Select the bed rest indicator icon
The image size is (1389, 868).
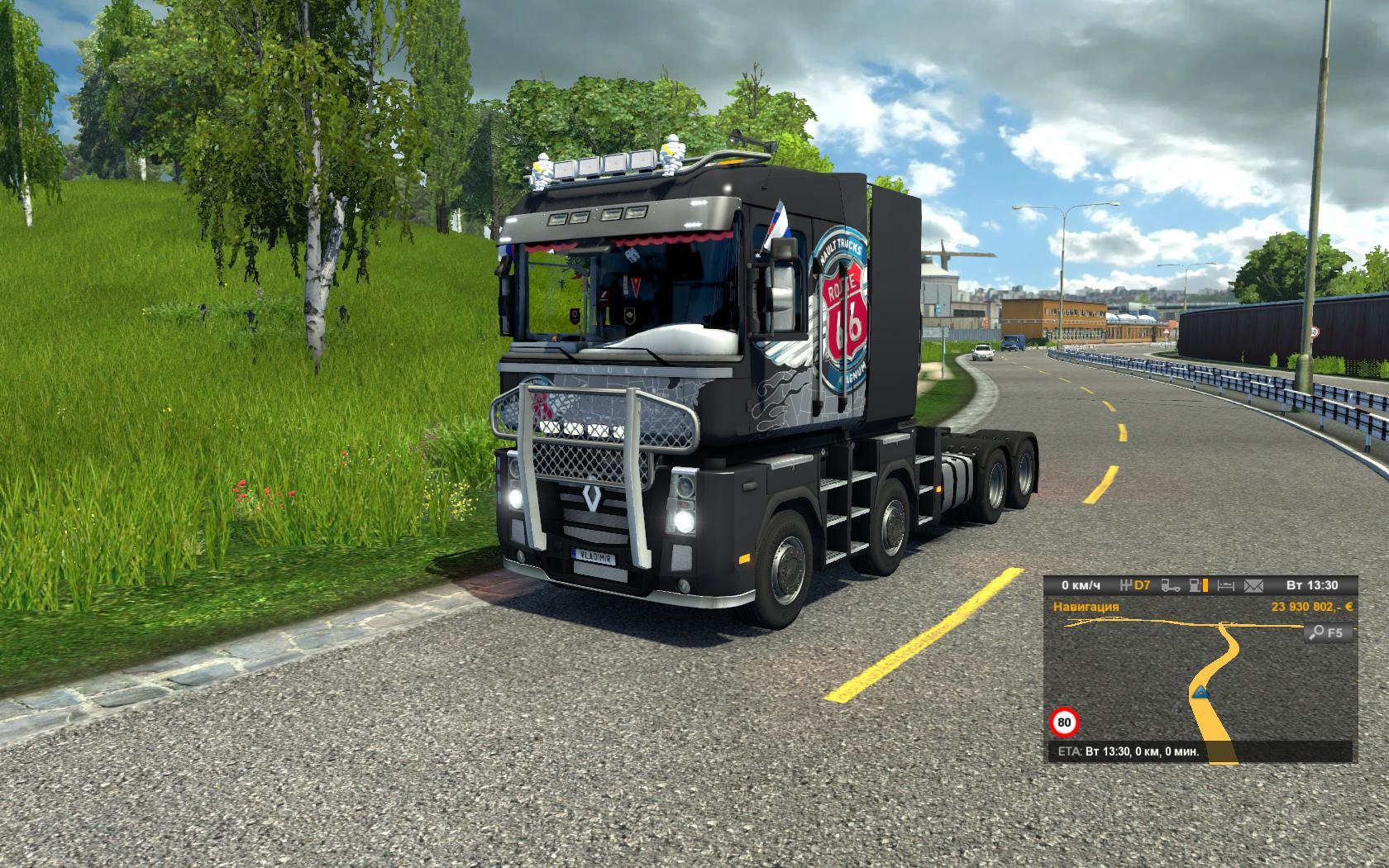coord(1226,585)
